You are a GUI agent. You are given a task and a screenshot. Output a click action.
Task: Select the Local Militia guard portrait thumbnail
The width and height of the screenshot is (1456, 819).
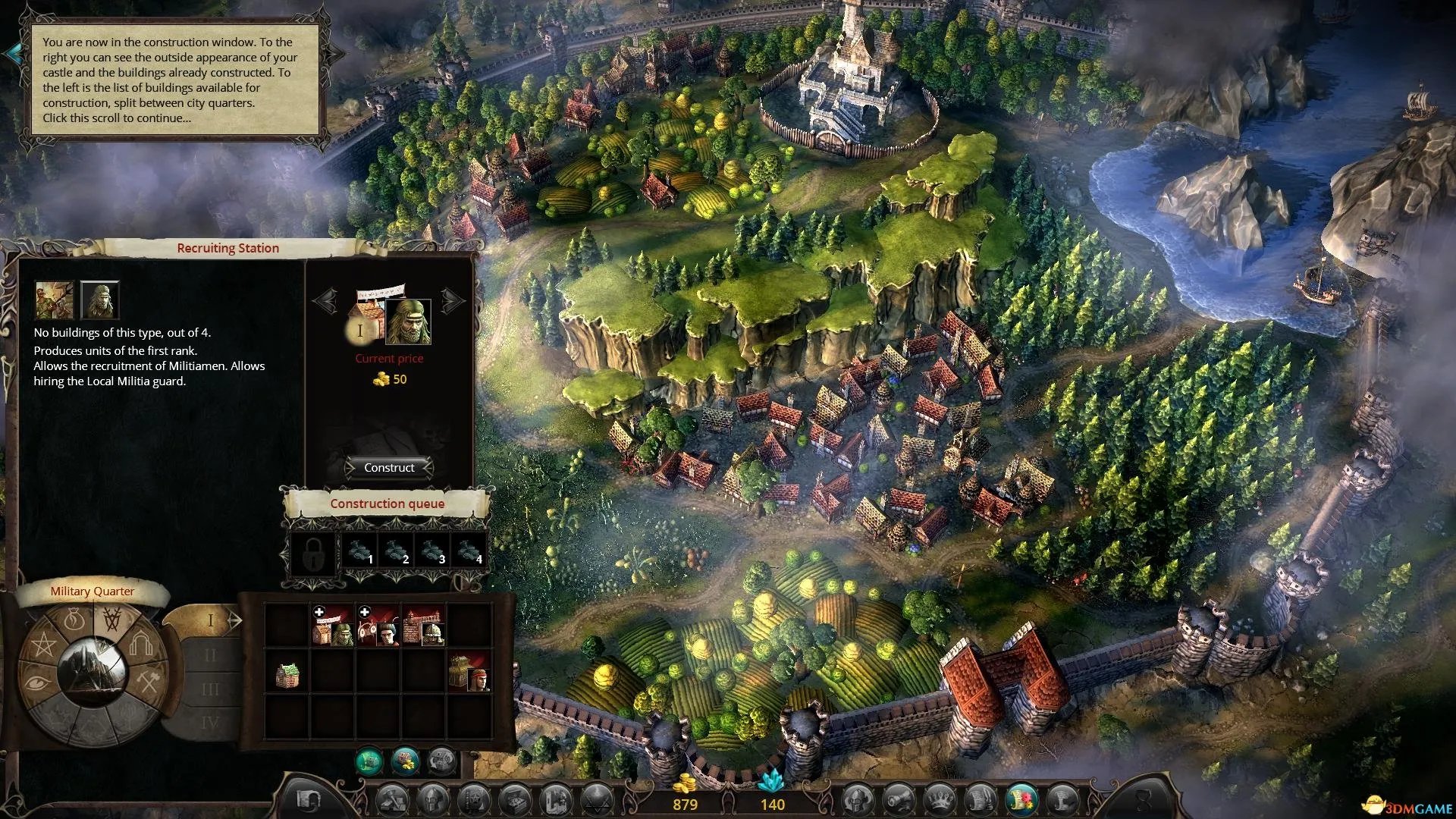pyautogui.click(x=99, y=300)
